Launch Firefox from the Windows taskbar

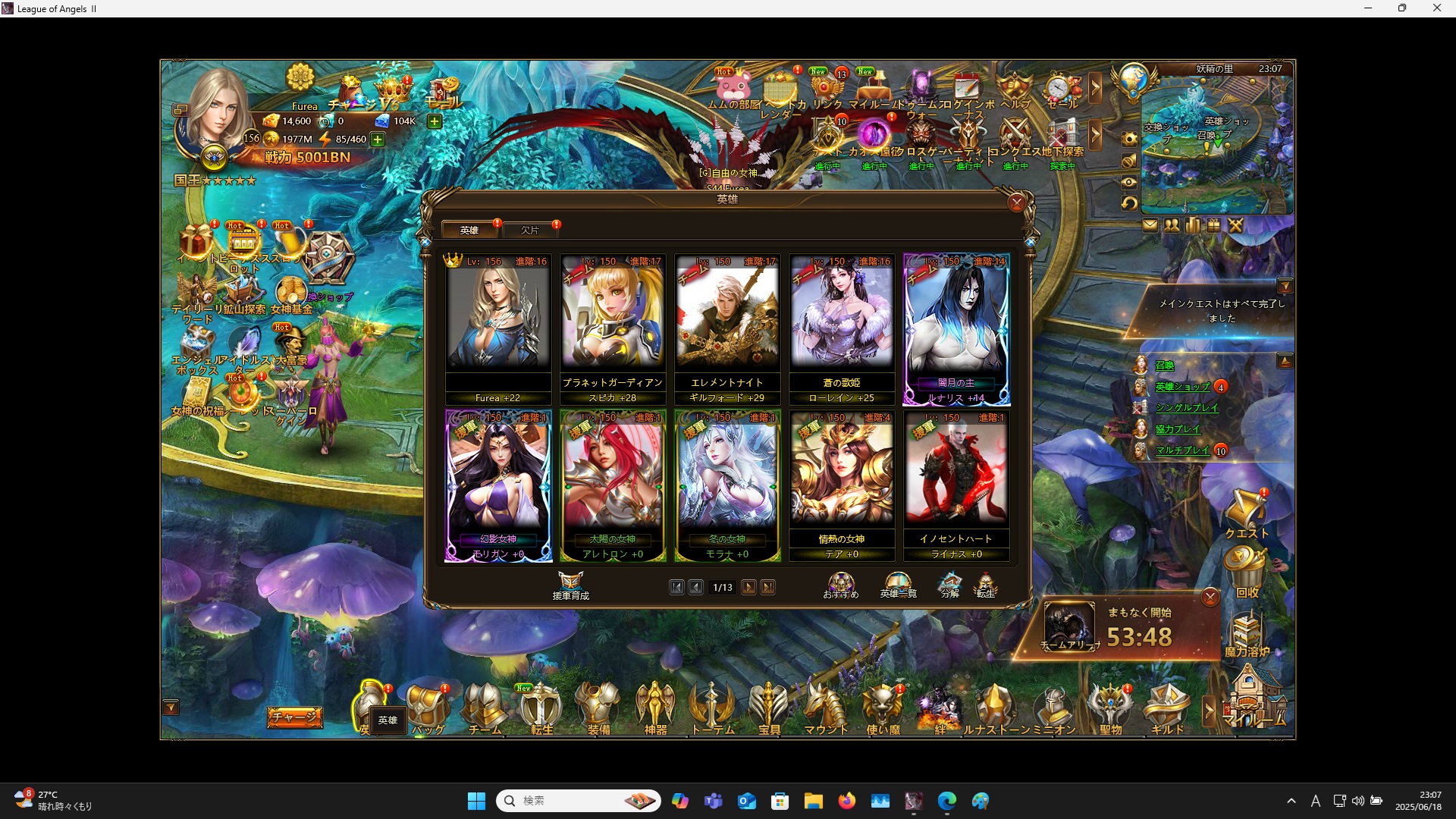click(848, 801)
